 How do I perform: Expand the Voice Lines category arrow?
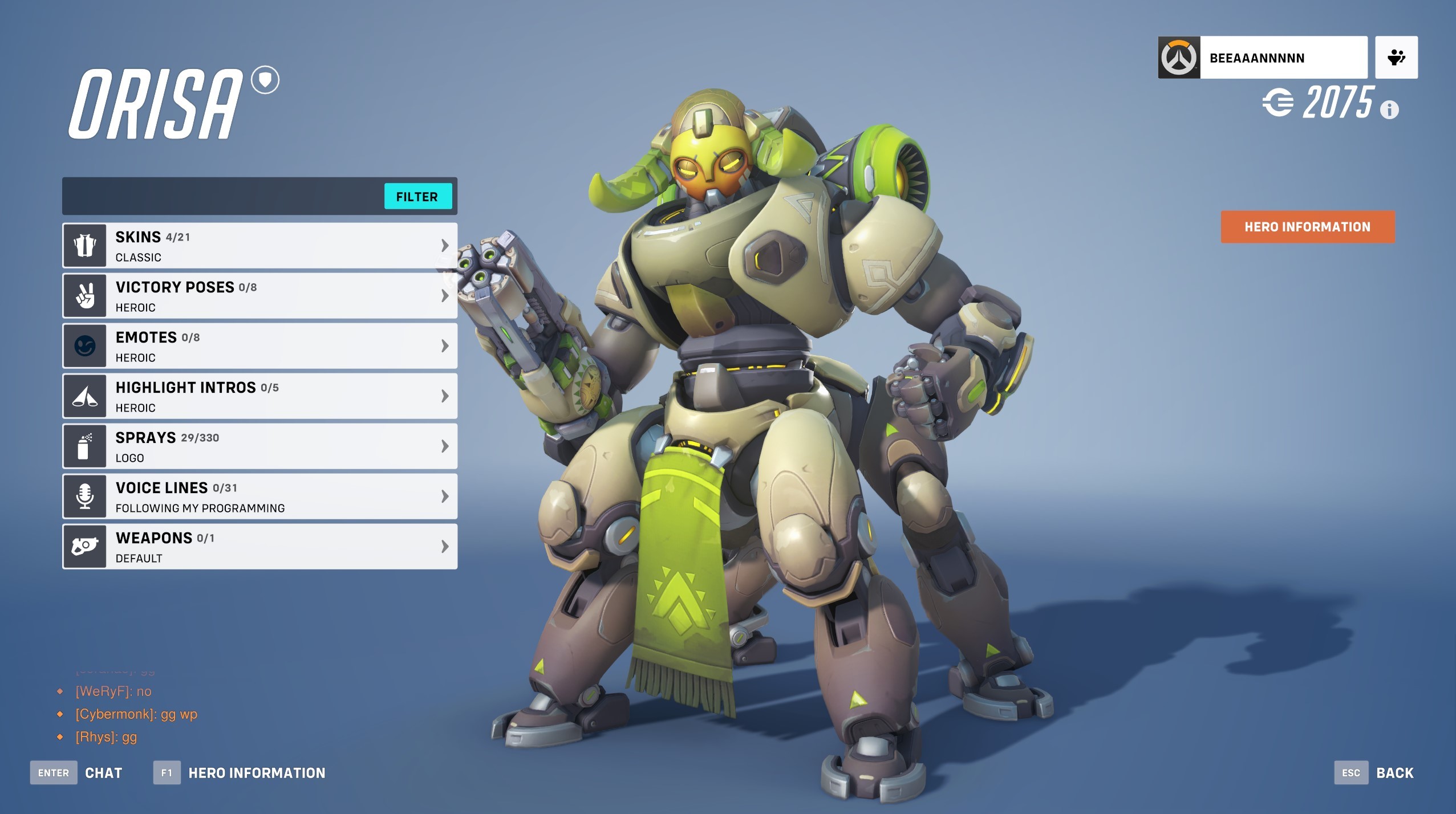pyautogui.click(x=444, y=496)
